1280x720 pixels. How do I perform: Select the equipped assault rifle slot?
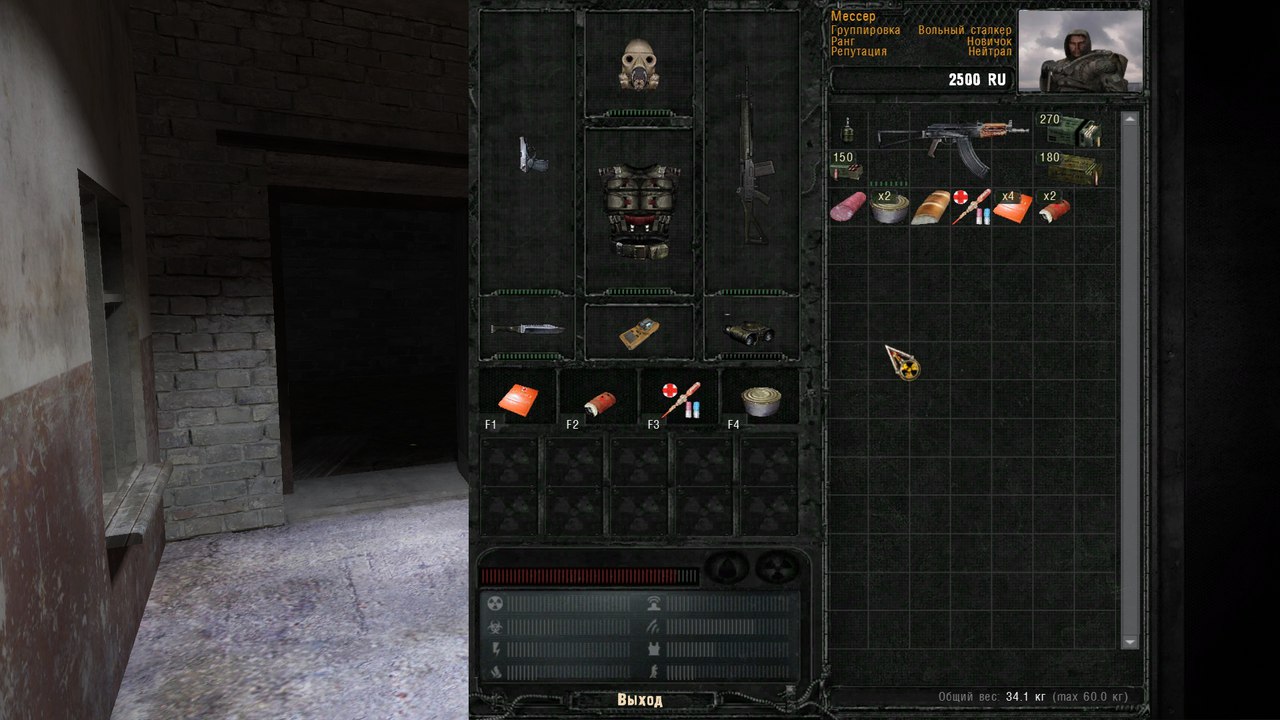(751, 155)
